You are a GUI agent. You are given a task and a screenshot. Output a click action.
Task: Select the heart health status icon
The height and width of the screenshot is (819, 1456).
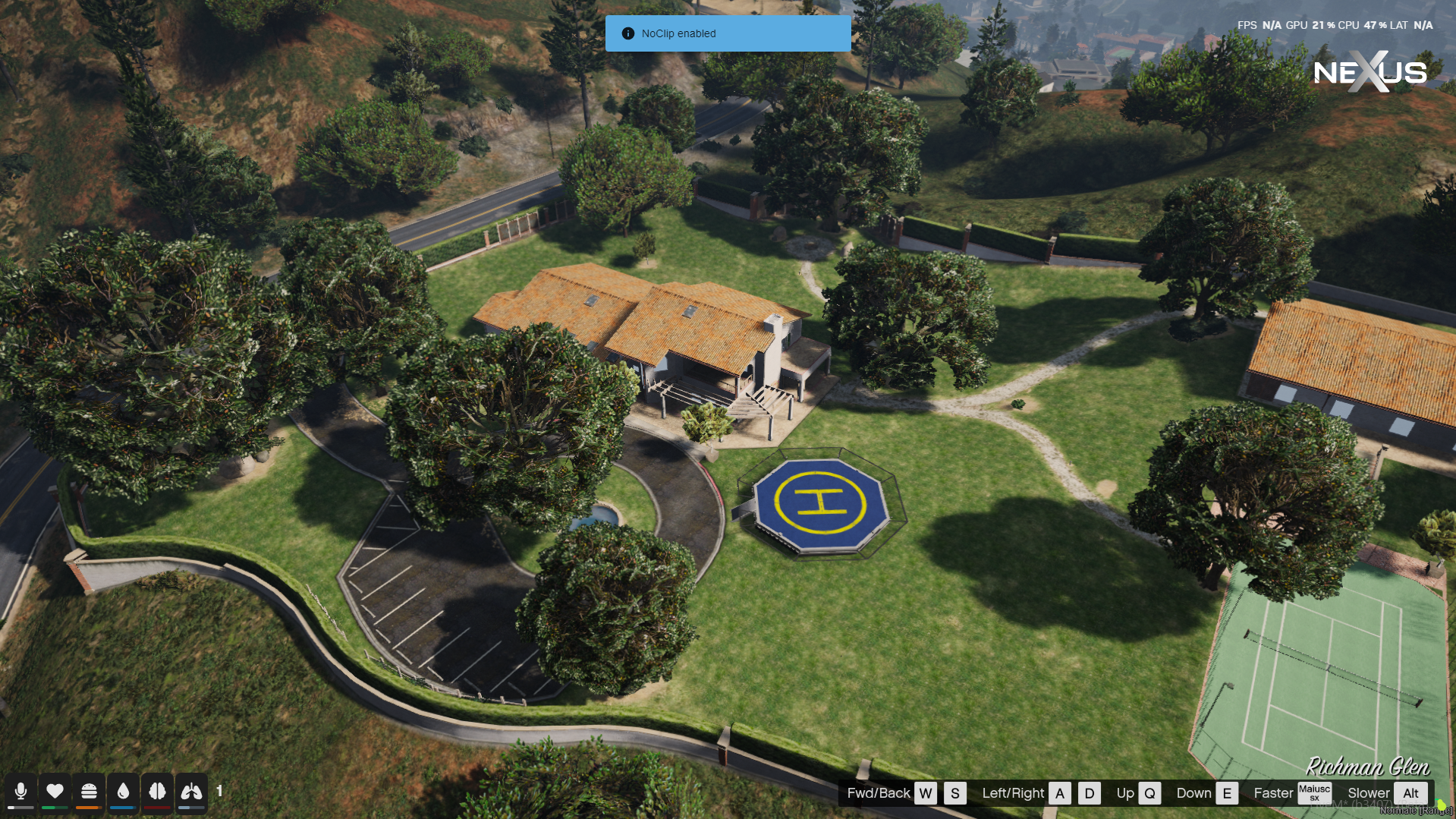55,792
